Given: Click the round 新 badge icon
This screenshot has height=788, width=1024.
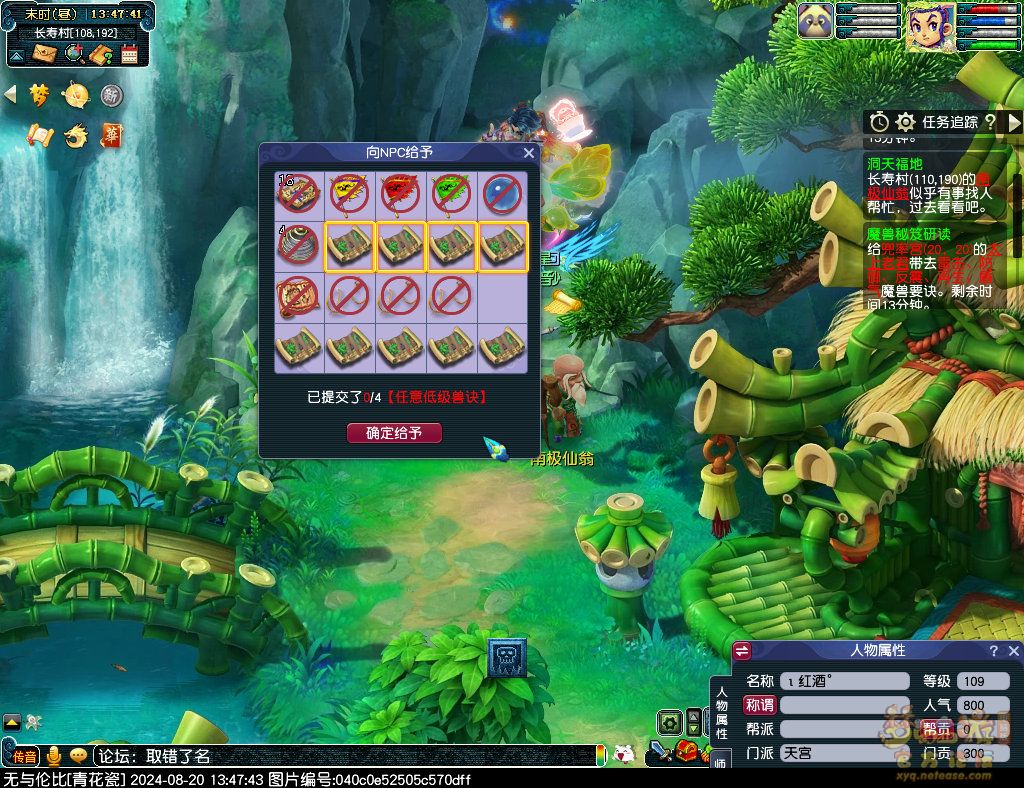Looking at the screenshot, I should [112, 95].
